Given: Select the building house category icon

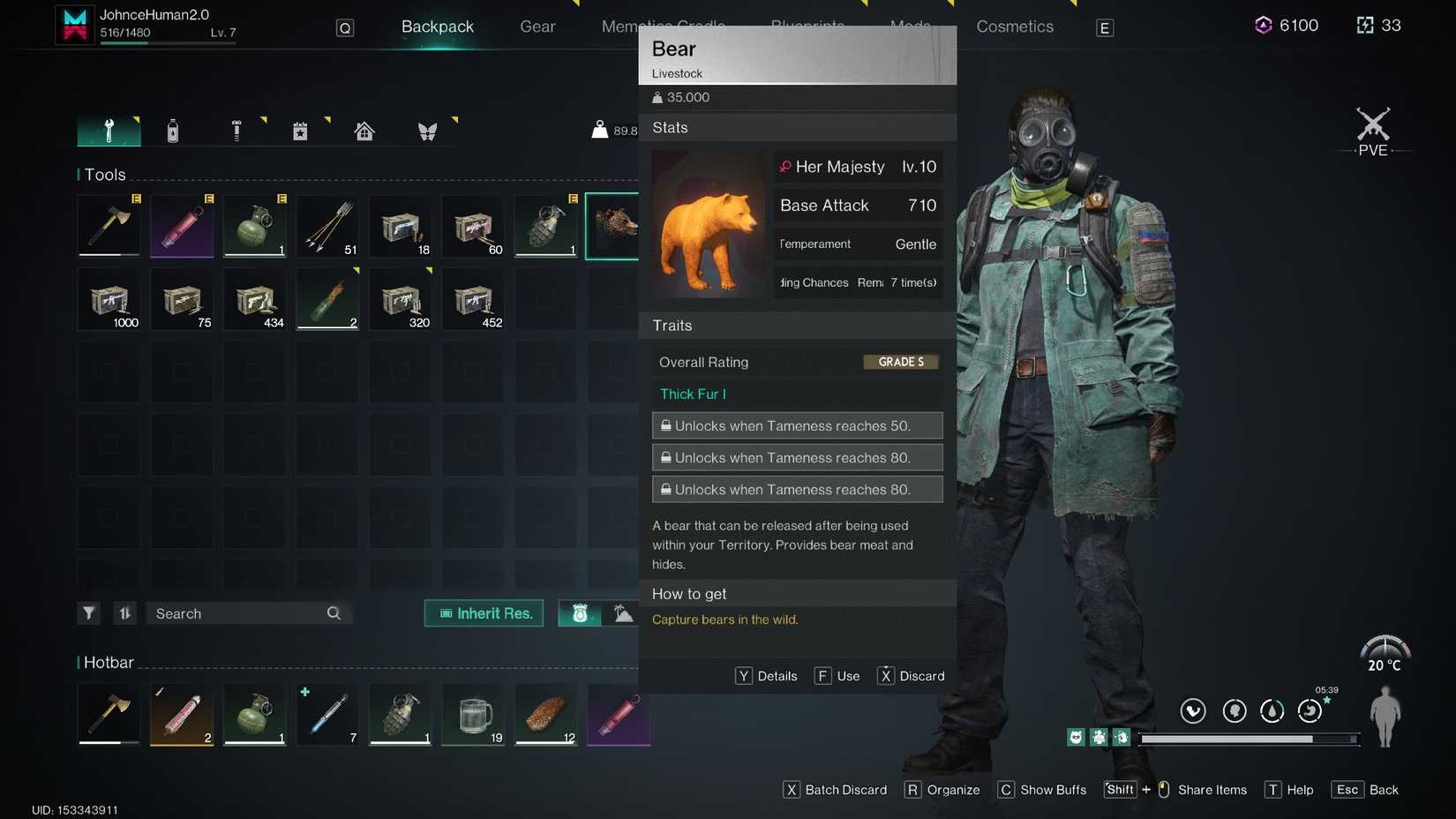Looking at the screenshot, I should (x=364, y=130).
